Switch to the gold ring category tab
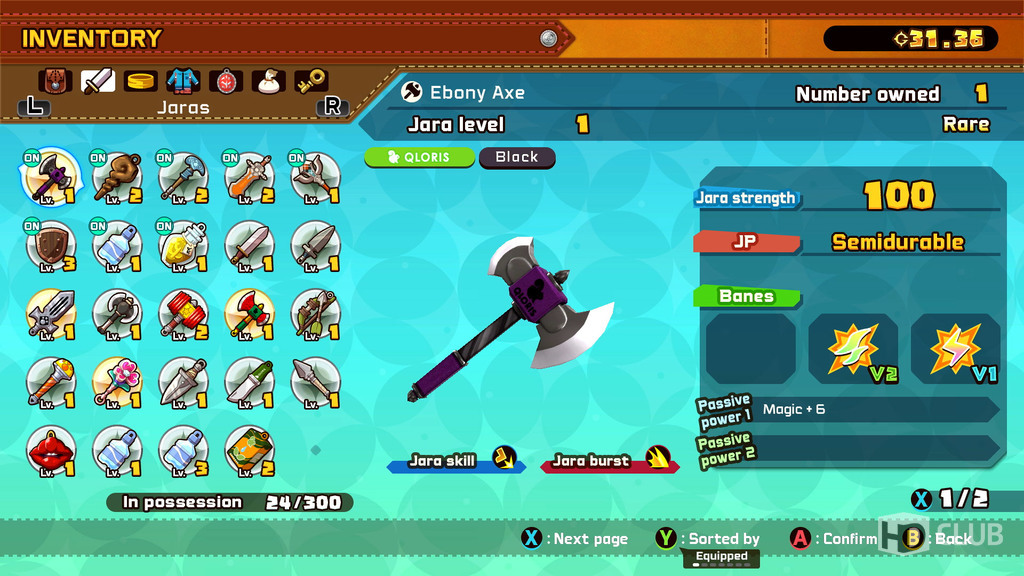The height and width of the screenshot is (576, 1024). pyautogui.click(x=141, y=80)
